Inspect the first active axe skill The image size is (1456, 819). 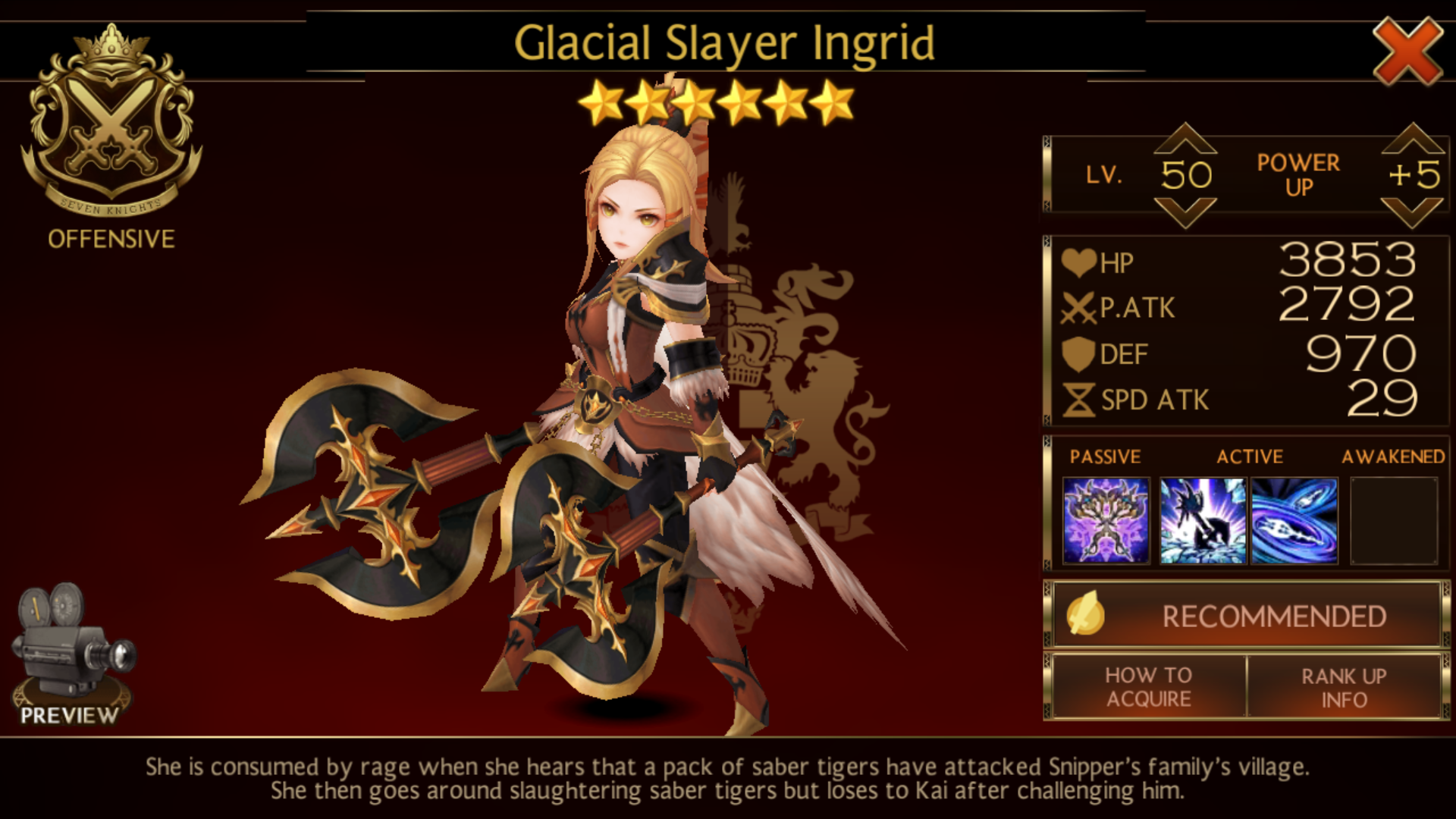pos(1203,520)
